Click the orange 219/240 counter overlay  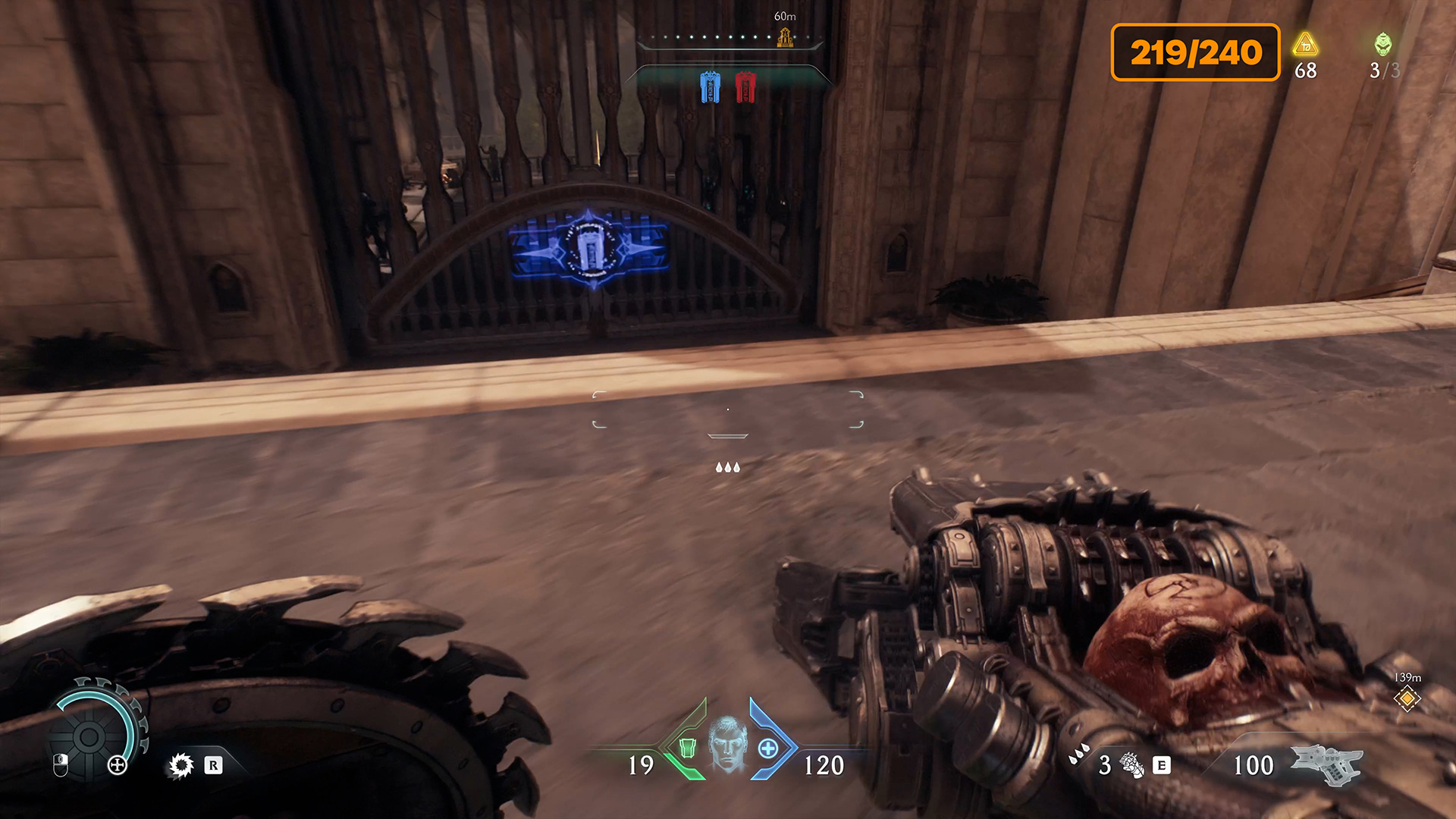tap(1195, 52)
